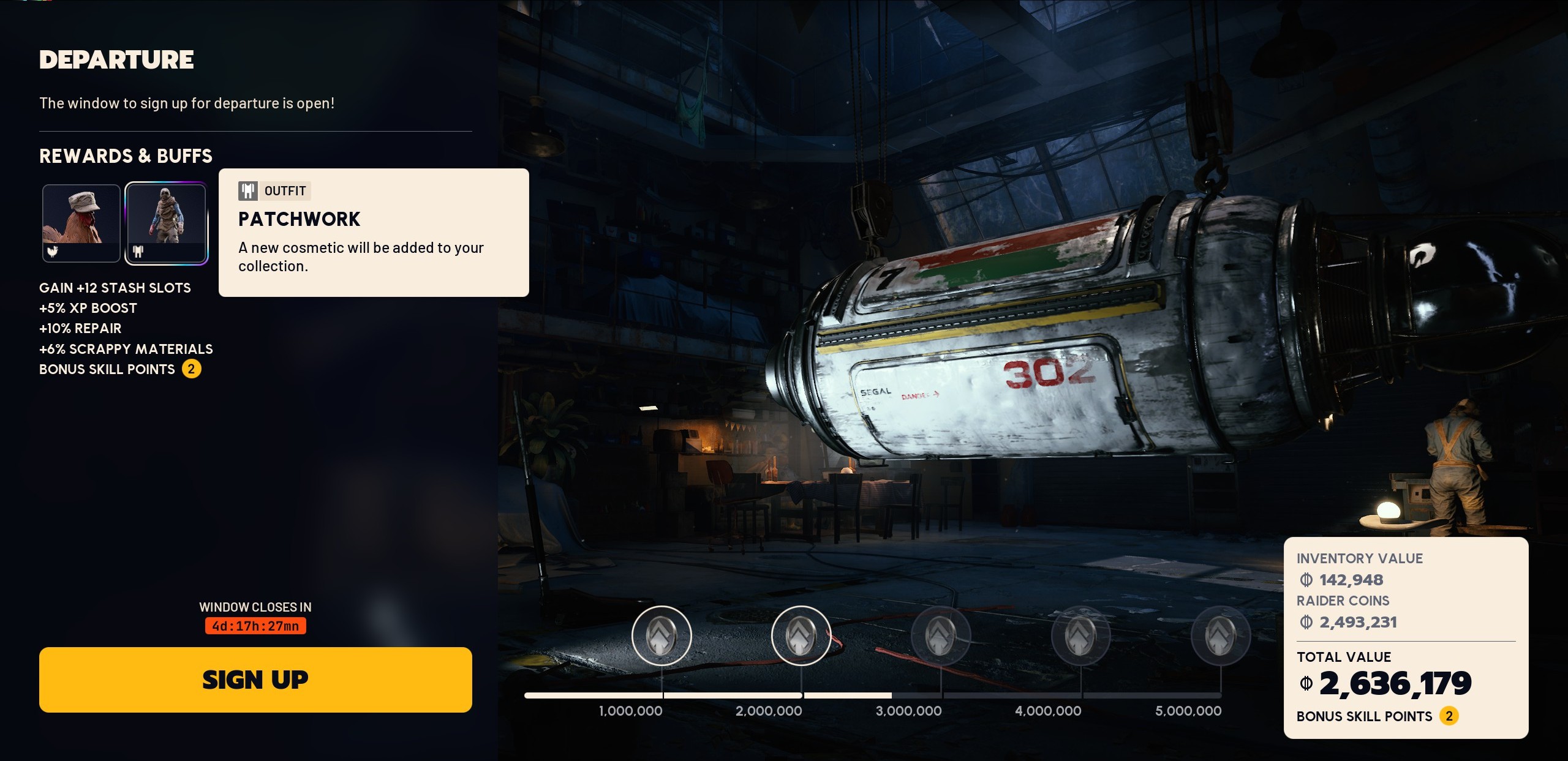Viewport: 1568px width, 761px height.
Task: Sign up for the departure
Action: point(255,680)
